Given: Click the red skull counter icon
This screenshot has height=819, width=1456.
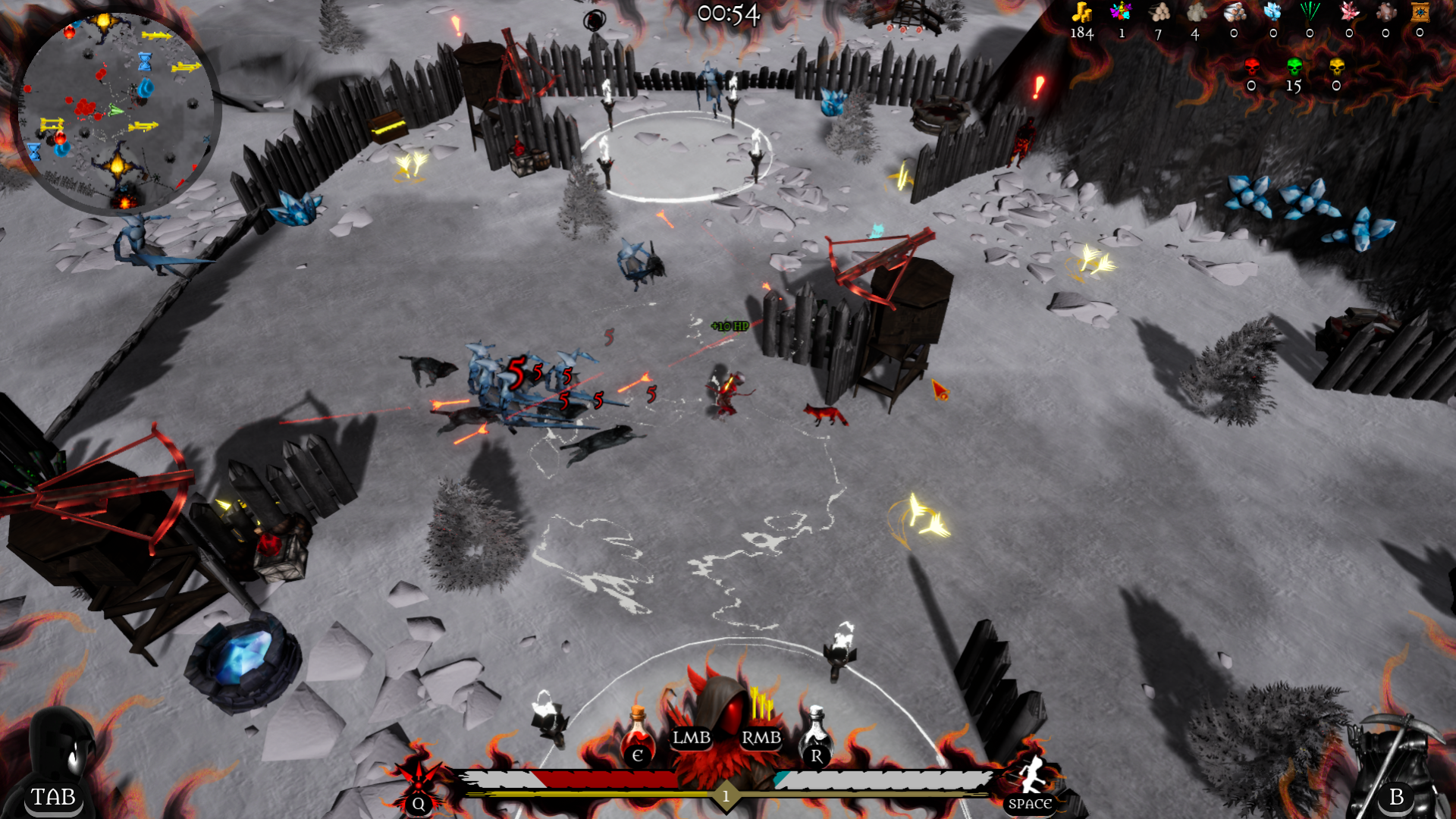Looking at the screenshot, I should tap(1251, 67).
